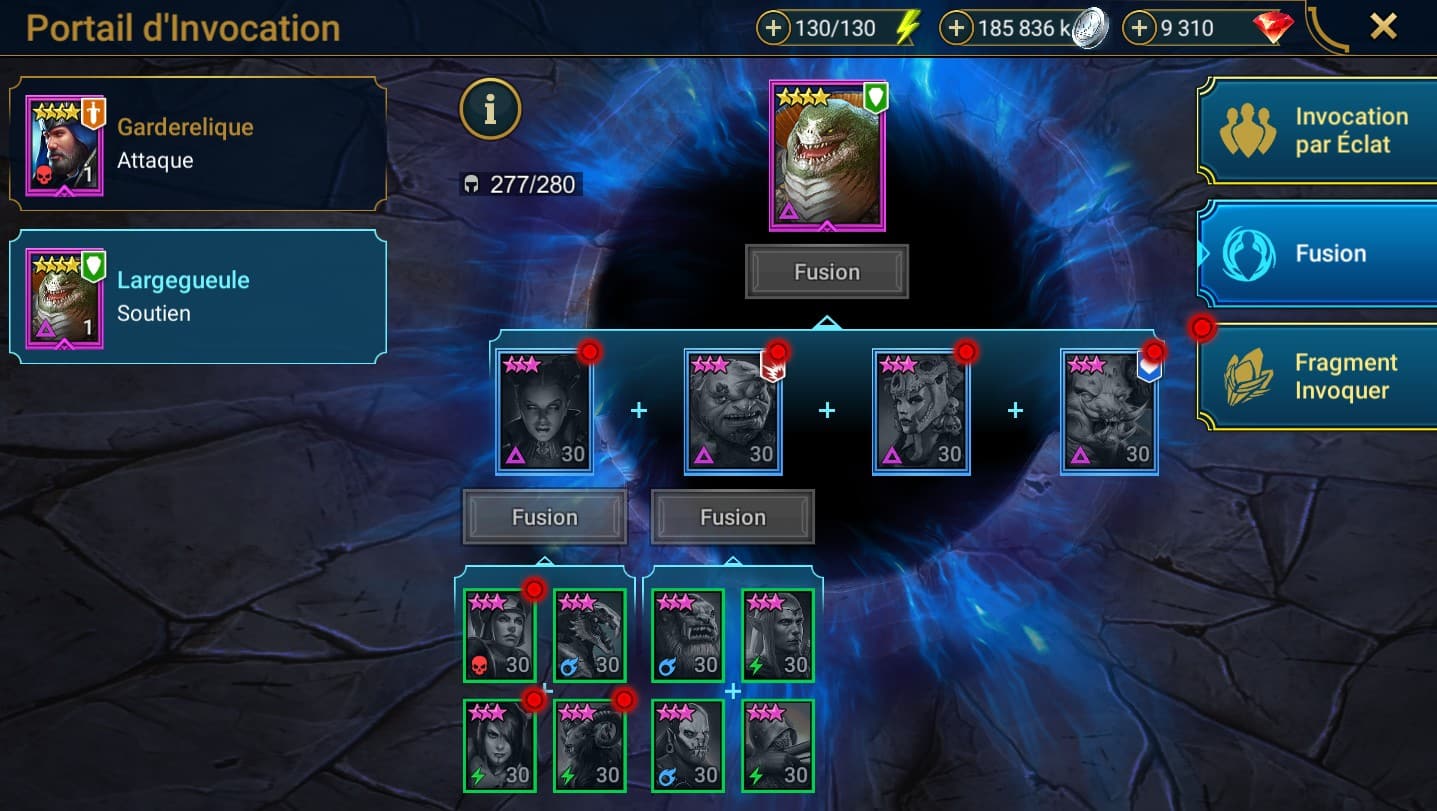The height and width of the screenshot is (811, 1437).
Task: Add silver with the plus button
Action: 956,29
